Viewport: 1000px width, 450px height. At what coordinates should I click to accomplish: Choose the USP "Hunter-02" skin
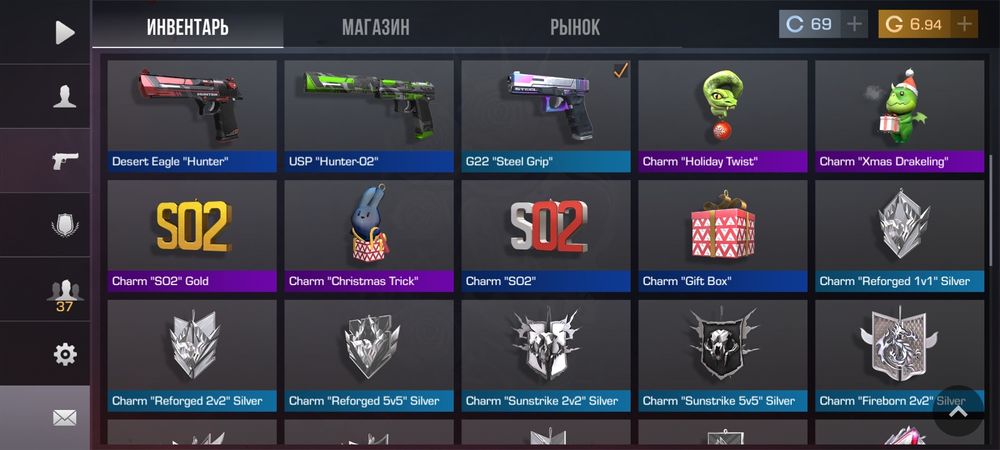pos(369,115)
